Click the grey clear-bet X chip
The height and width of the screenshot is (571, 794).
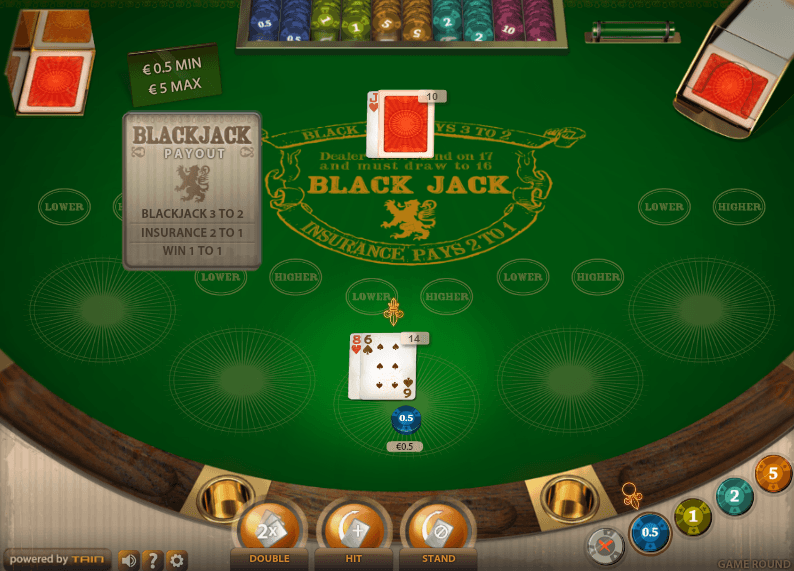click(605, 545)
